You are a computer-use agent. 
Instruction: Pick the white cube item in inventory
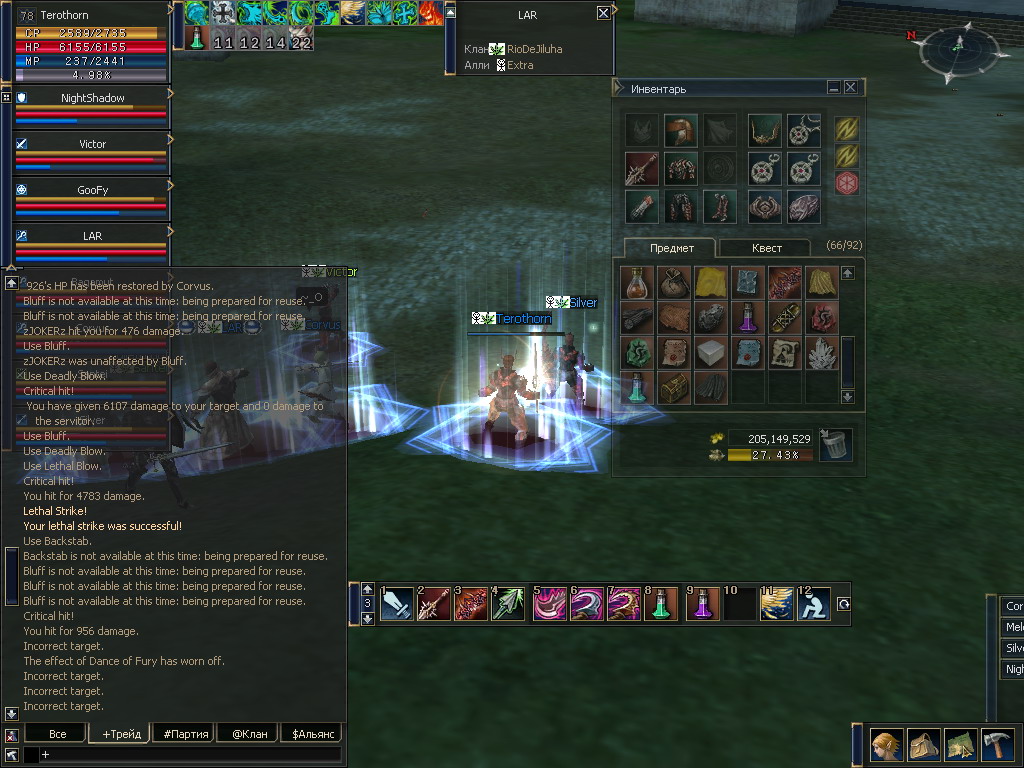tap(711, 352)
